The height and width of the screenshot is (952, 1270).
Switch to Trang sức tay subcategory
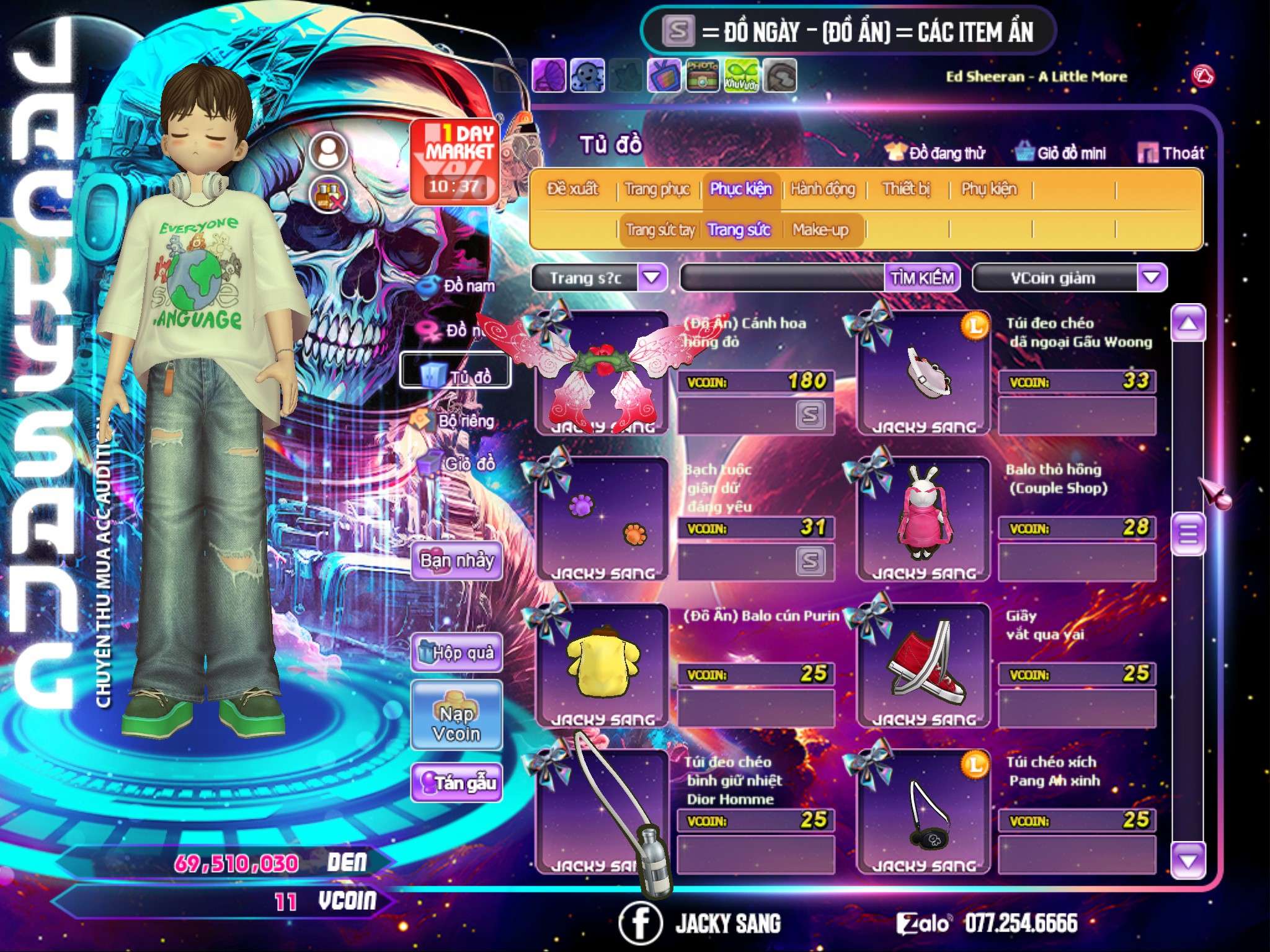660,230
